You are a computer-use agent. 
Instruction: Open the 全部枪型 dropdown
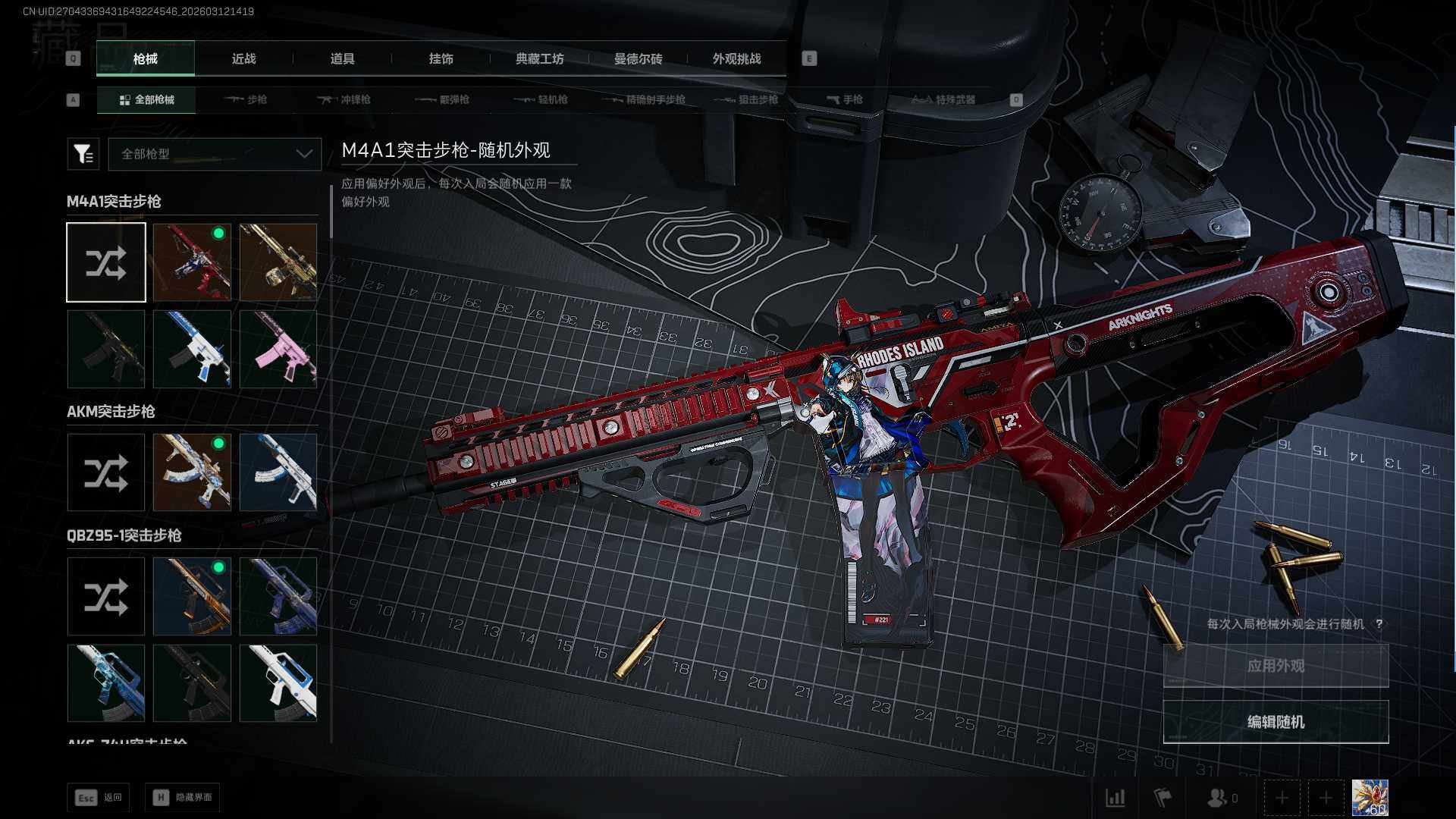215,154
